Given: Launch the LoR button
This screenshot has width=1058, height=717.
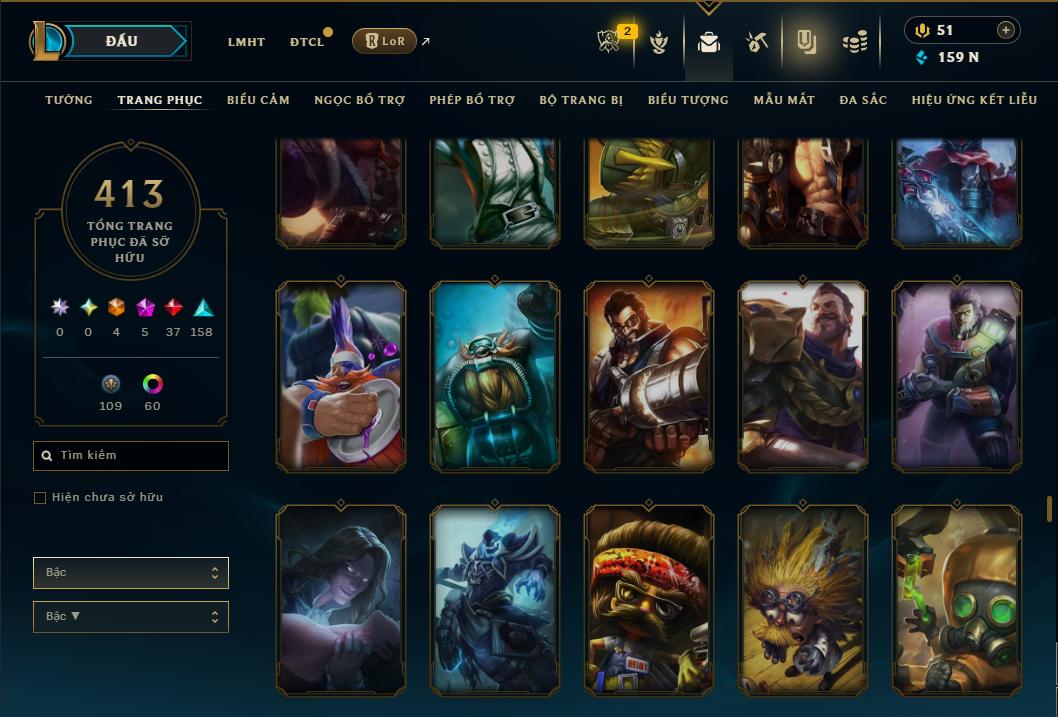Looking at the screenshot, I should (384, 41).
